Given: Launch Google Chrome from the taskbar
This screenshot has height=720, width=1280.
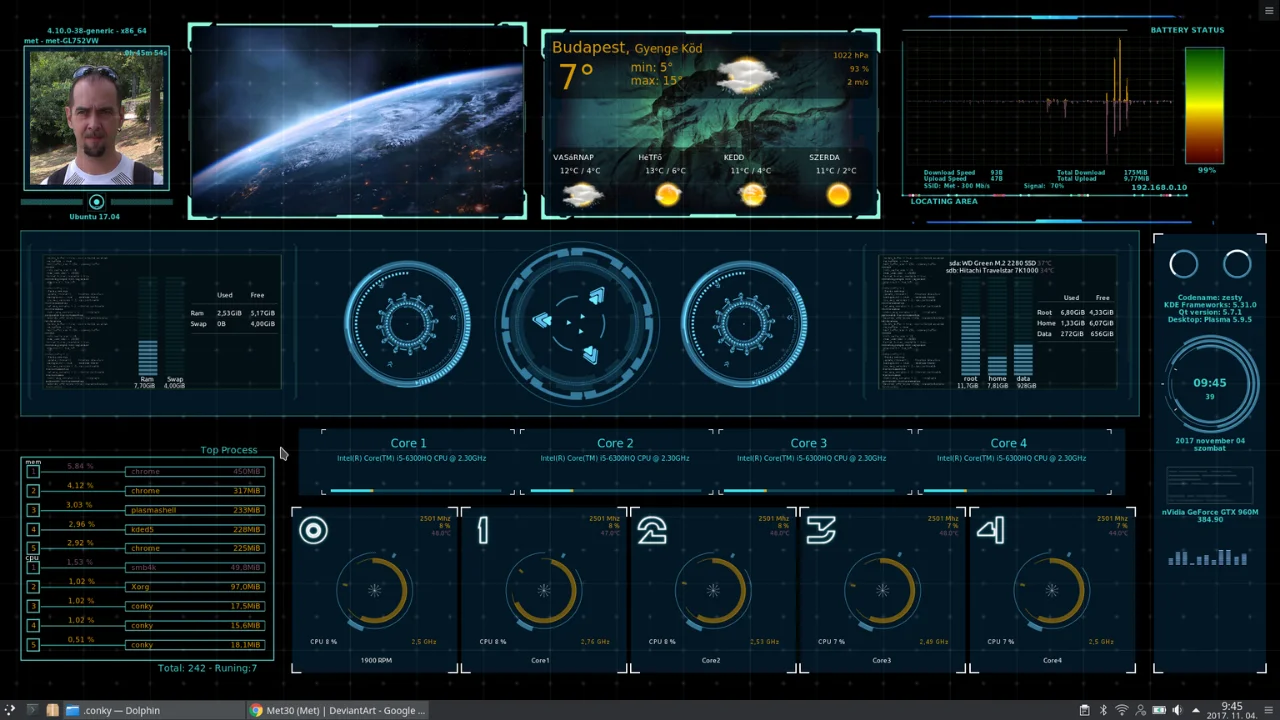Looking at the screenshot, I should coord(257,710).
